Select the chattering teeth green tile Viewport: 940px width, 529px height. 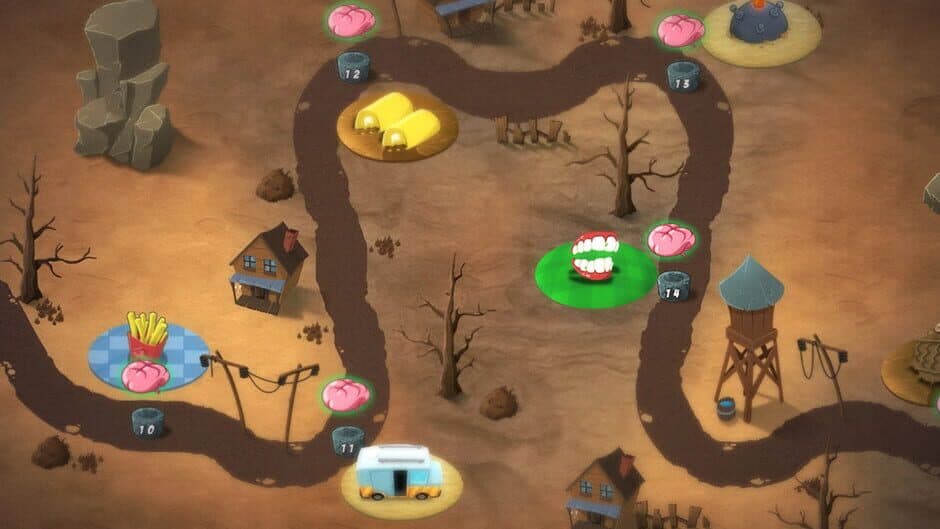594,265
